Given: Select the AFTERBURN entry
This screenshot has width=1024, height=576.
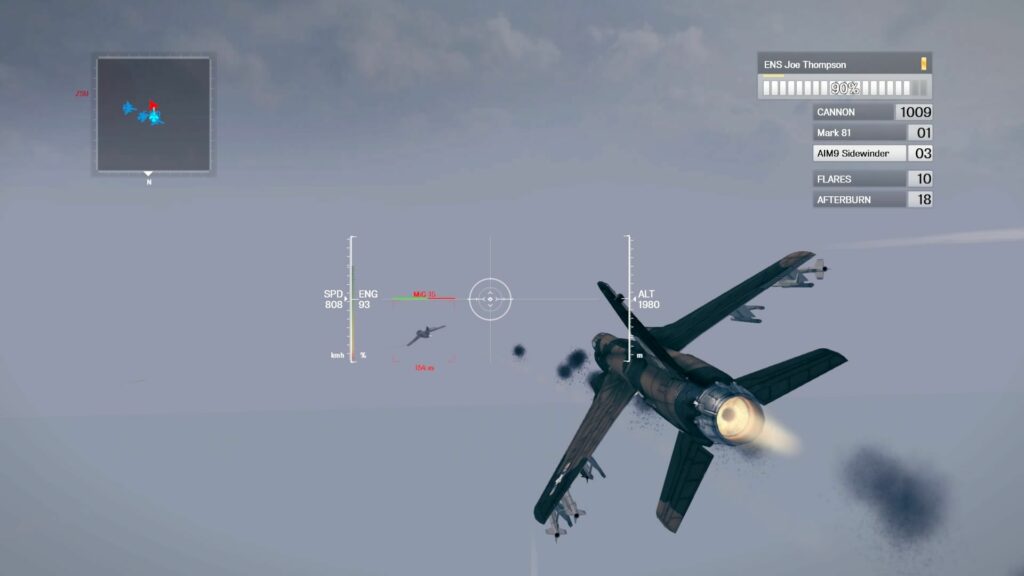Looking at the screenshot, I should coord(872,200).
